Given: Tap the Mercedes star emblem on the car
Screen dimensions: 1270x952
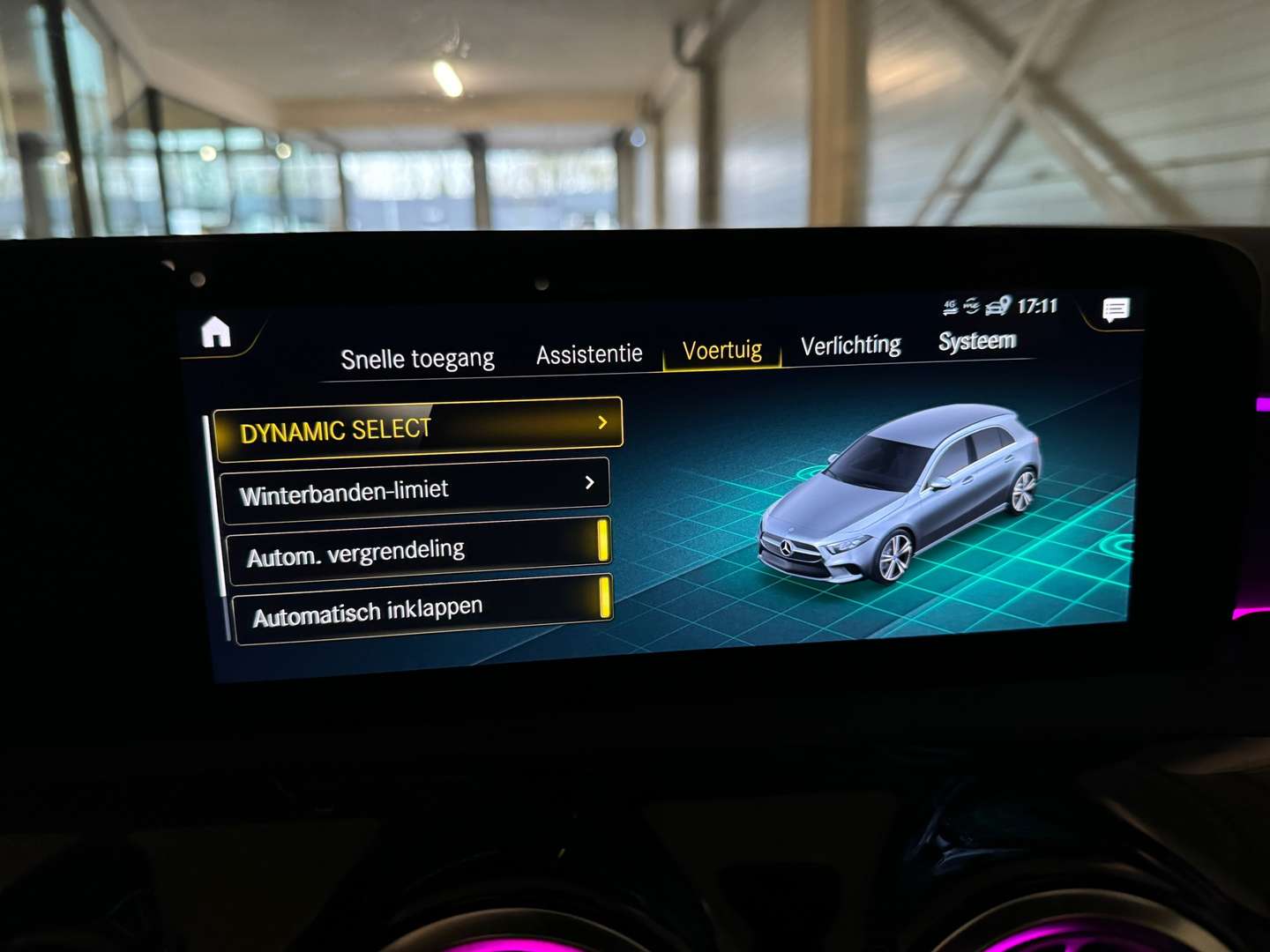Looking at the screenshot, I should click(788, 547).
